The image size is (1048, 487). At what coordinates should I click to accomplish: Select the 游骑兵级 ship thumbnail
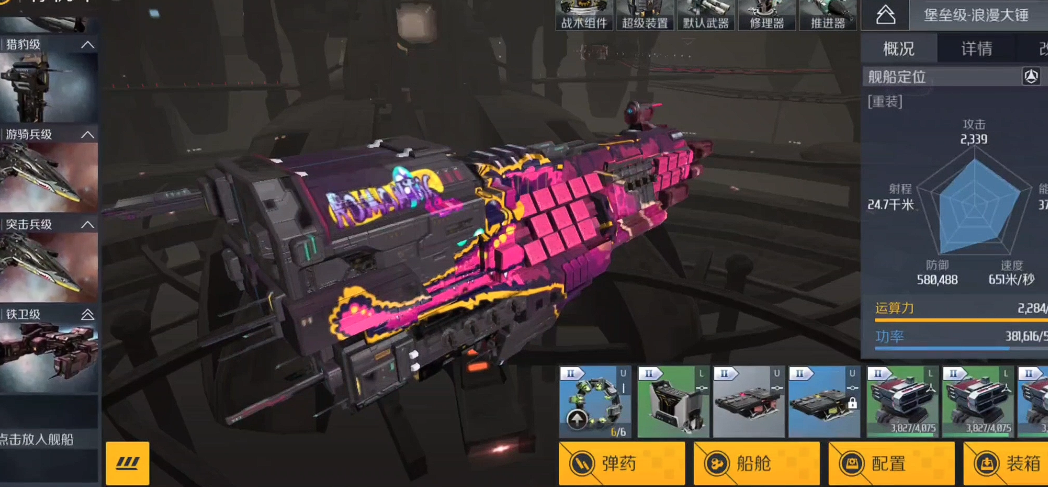49,176
